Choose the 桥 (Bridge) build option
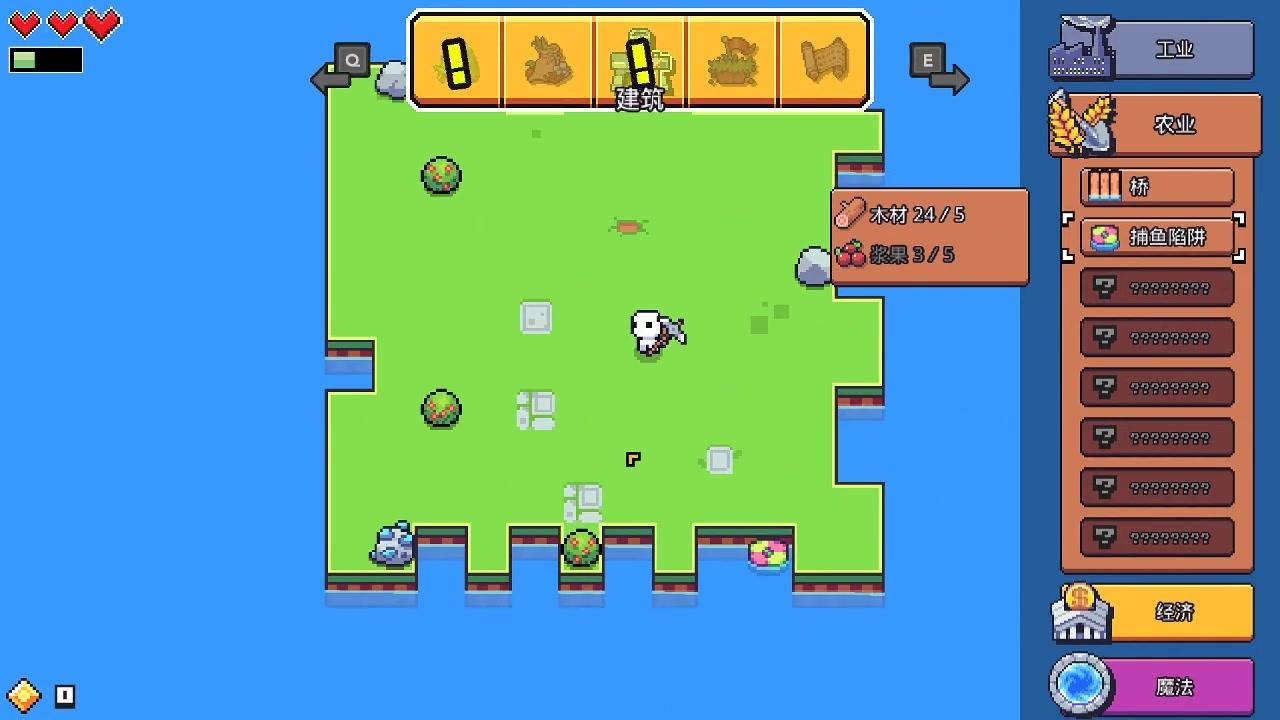This screenshot has width=1280, height=720. pyautogui.click(x=1157, y=186)
